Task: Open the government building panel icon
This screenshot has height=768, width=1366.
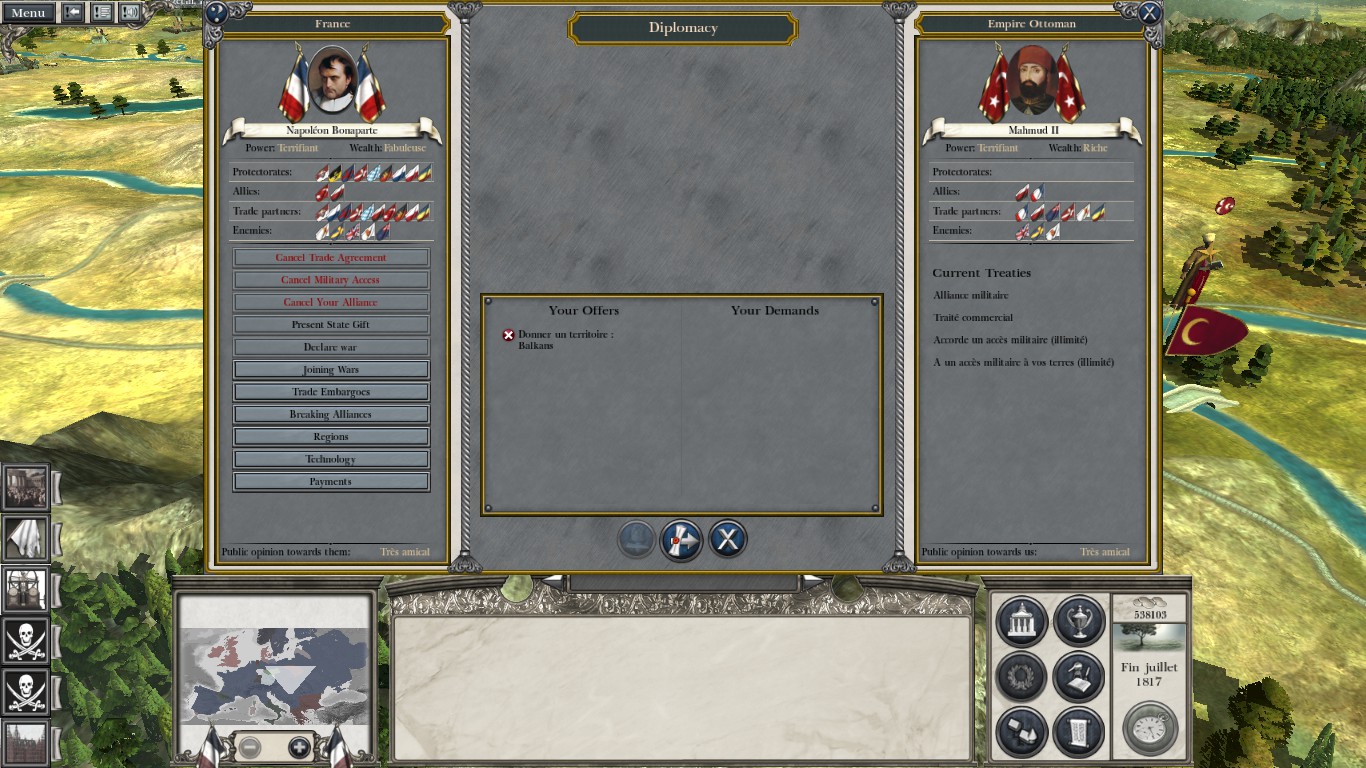Action: pyautogui.click(x=1021, y=621)
